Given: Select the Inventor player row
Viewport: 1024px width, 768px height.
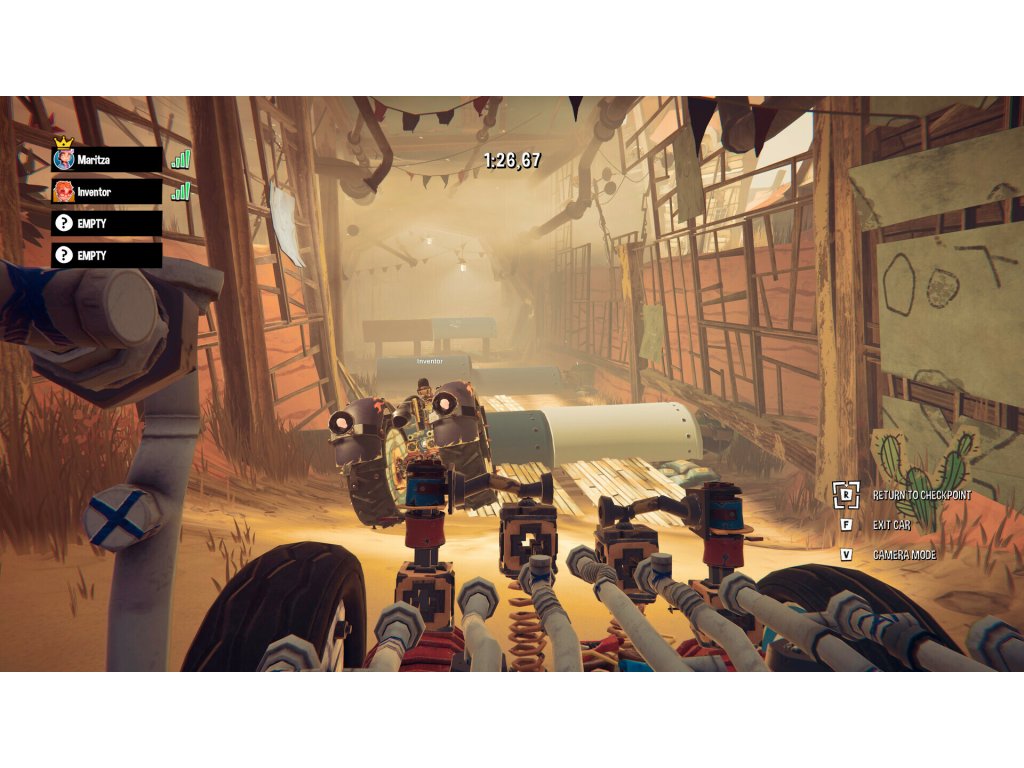Looking at the screenshot, I should tap(107, 191).
